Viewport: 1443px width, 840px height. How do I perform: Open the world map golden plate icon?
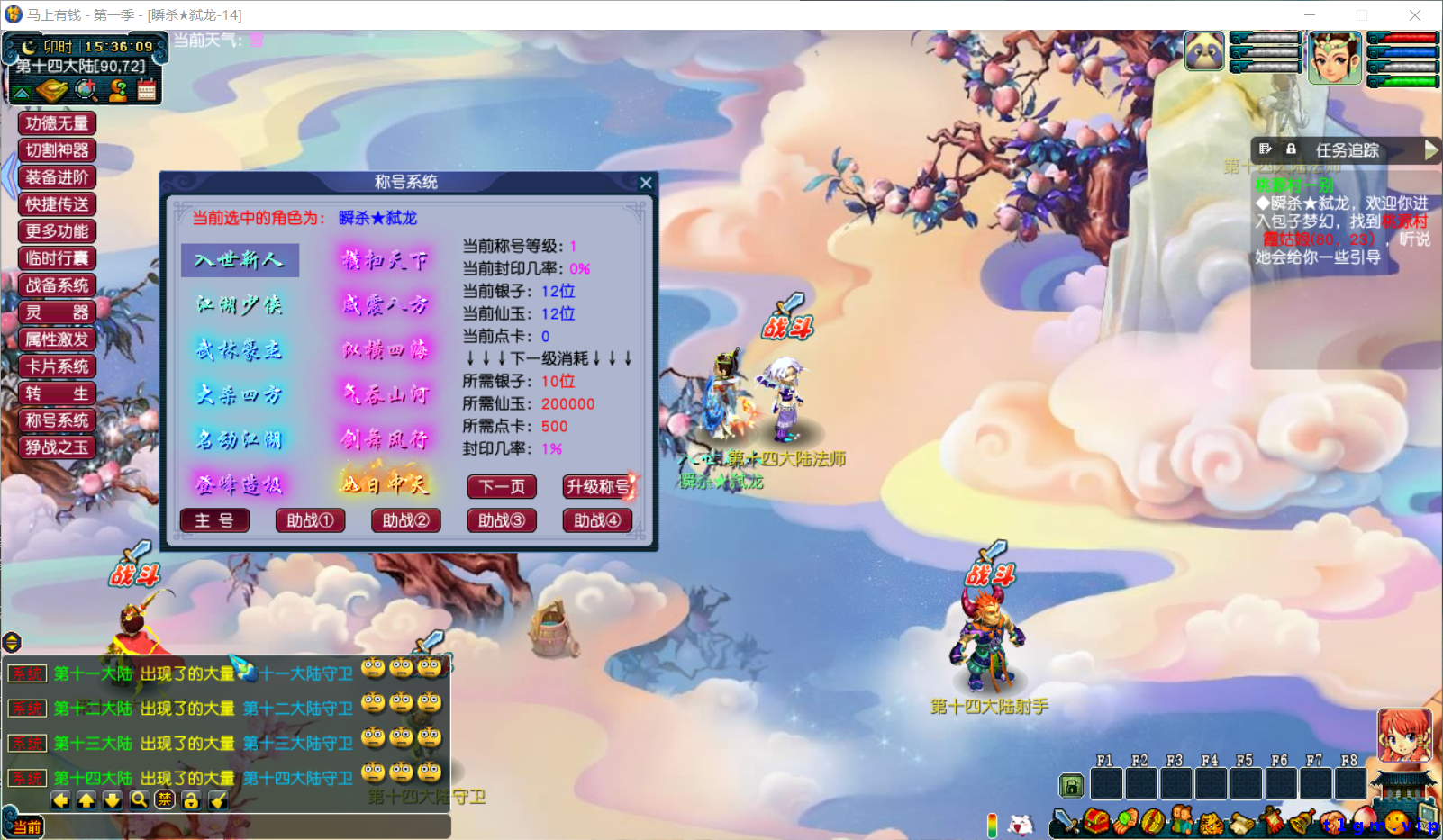[x=52, y=89]
